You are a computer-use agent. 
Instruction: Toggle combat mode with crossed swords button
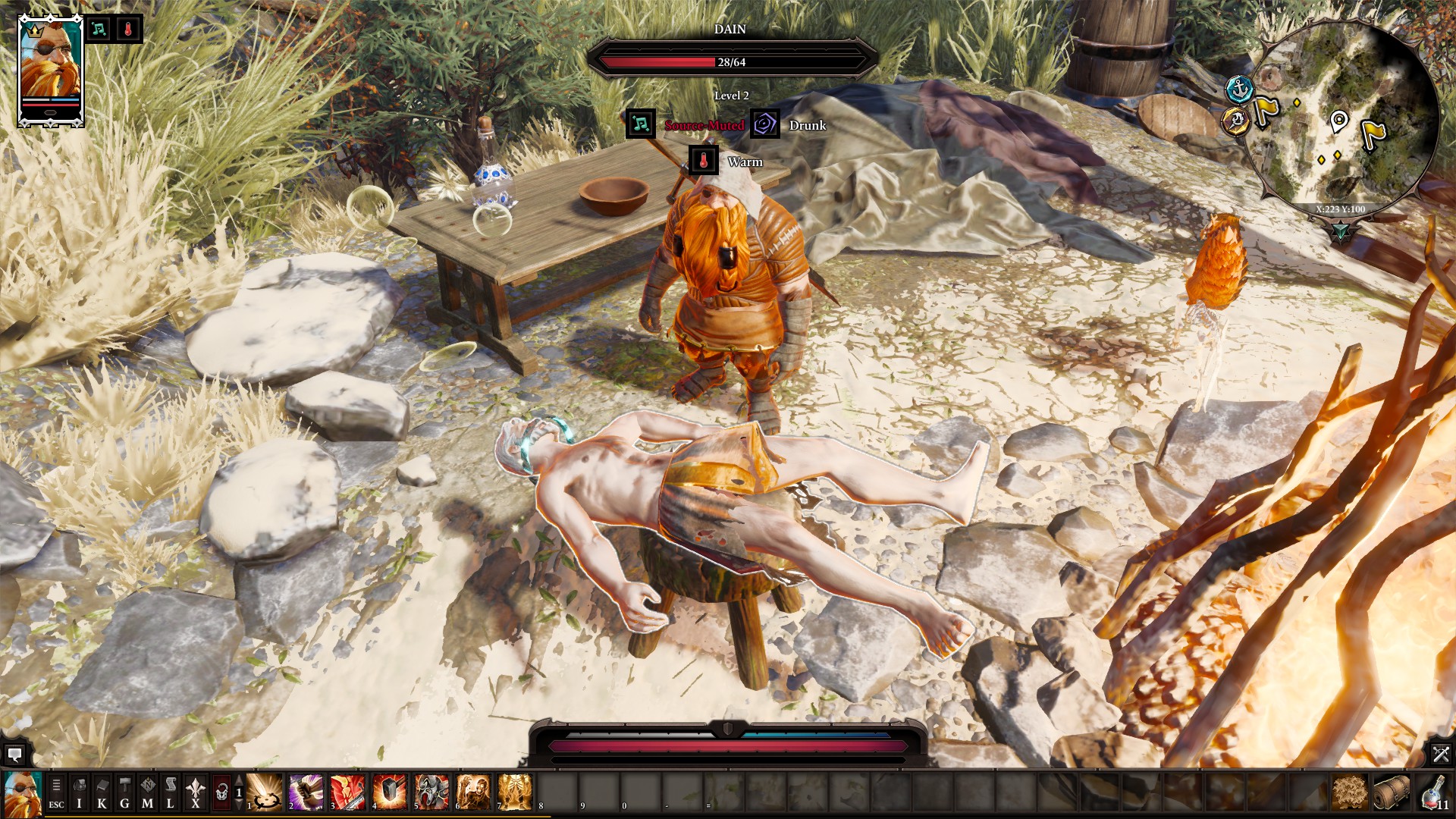point(1441,754)
